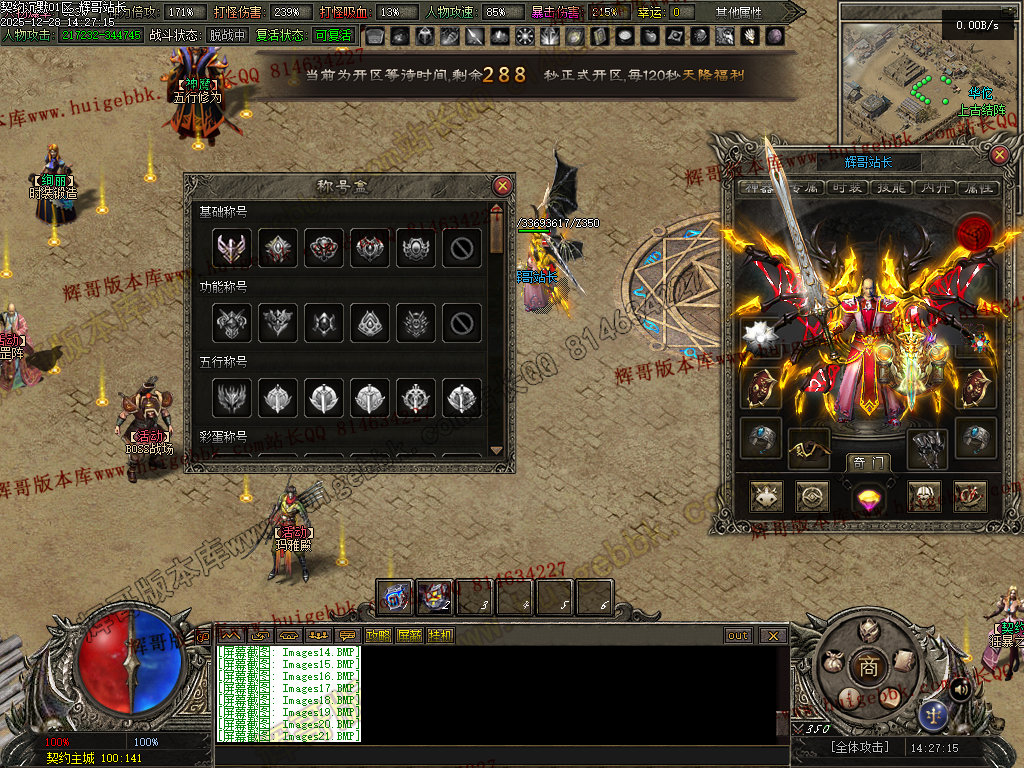Image resolution: width=1024 pixels, height=768 pixels.
Task: Close the chat box with the X button
Action: [772, 635]
